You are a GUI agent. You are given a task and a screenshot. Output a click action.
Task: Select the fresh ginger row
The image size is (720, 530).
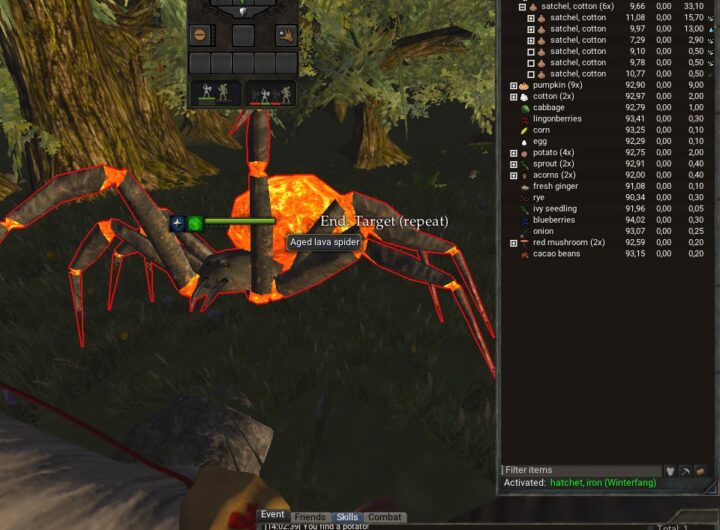(x=556, y=186)
